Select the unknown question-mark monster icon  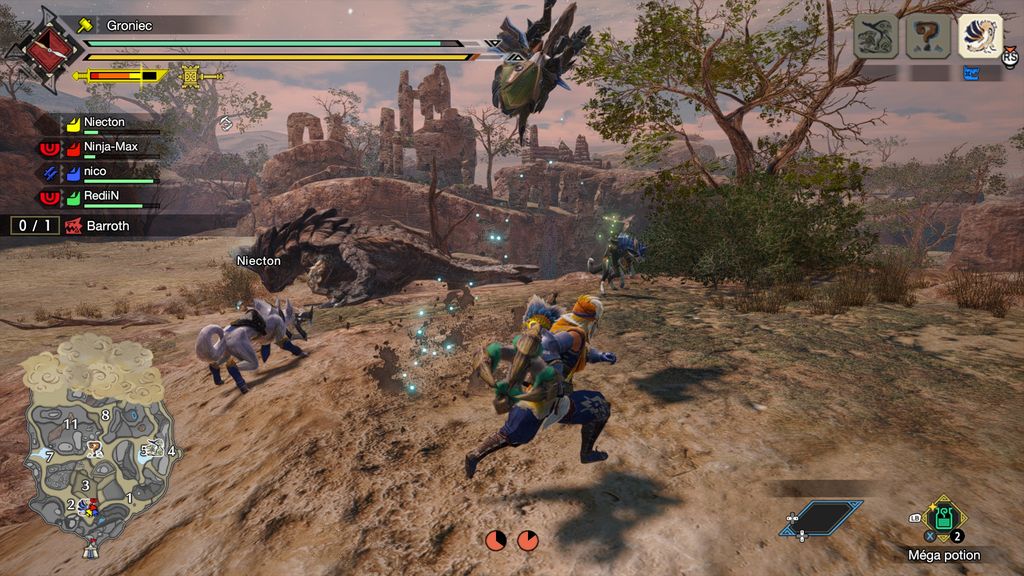pos(928,36)
